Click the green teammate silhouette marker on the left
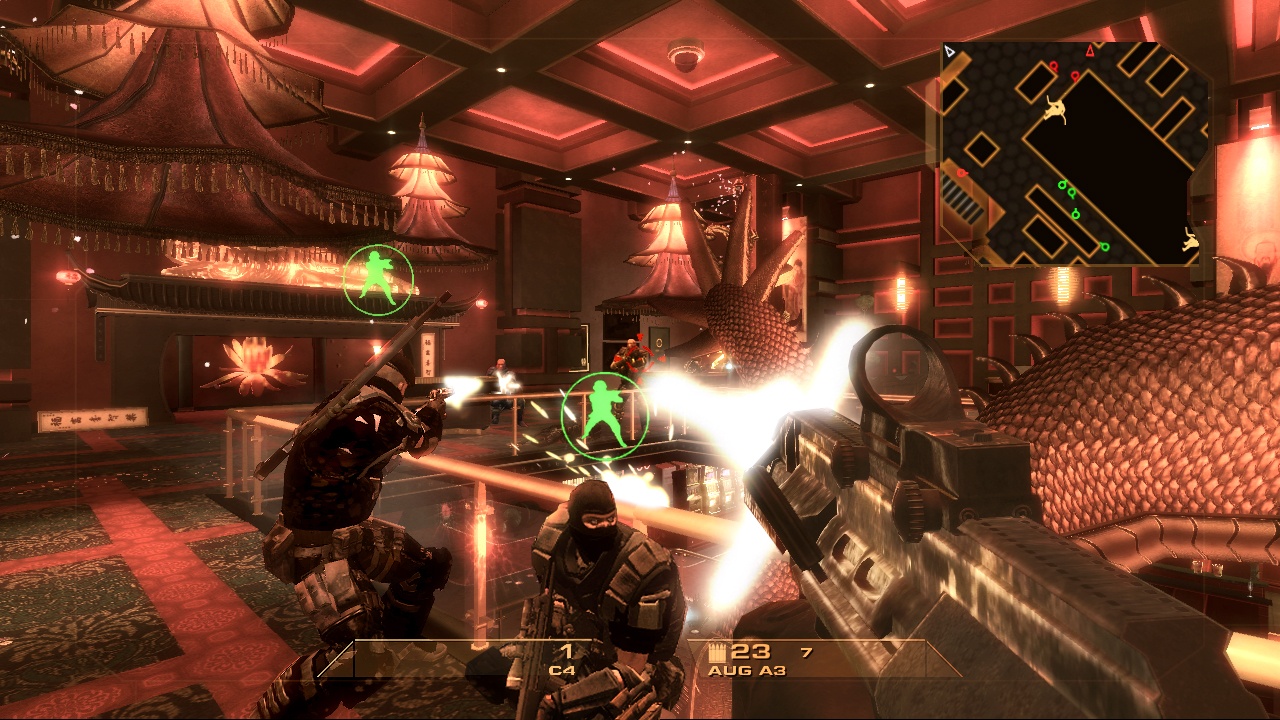This screenshot has height=720, width=1280. (378, 279)
